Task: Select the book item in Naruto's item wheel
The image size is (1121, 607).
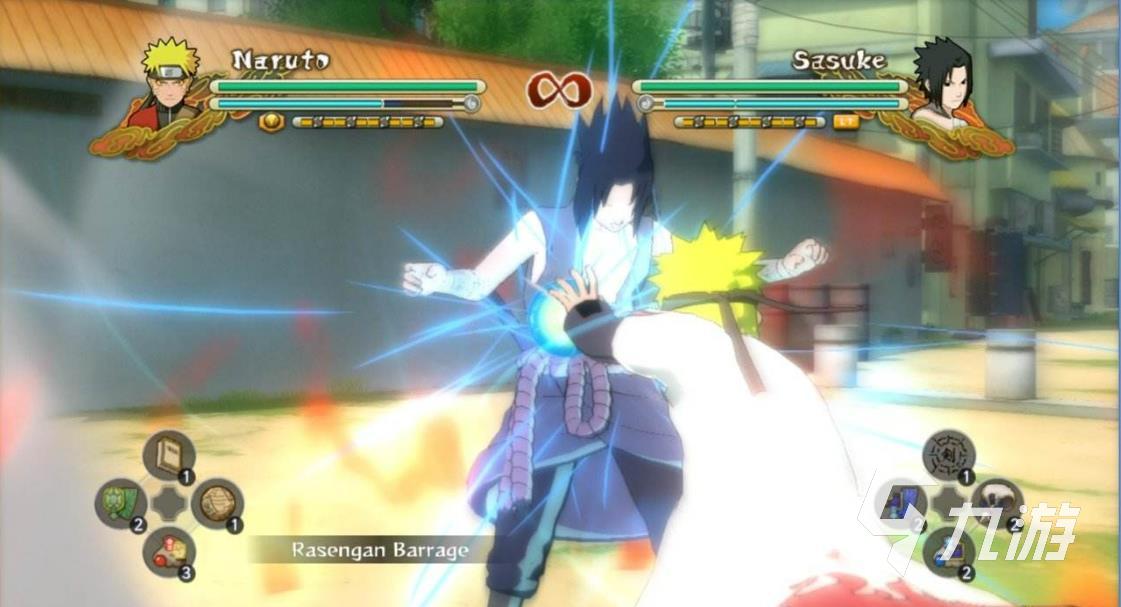Action: click(x=167, y=456)
